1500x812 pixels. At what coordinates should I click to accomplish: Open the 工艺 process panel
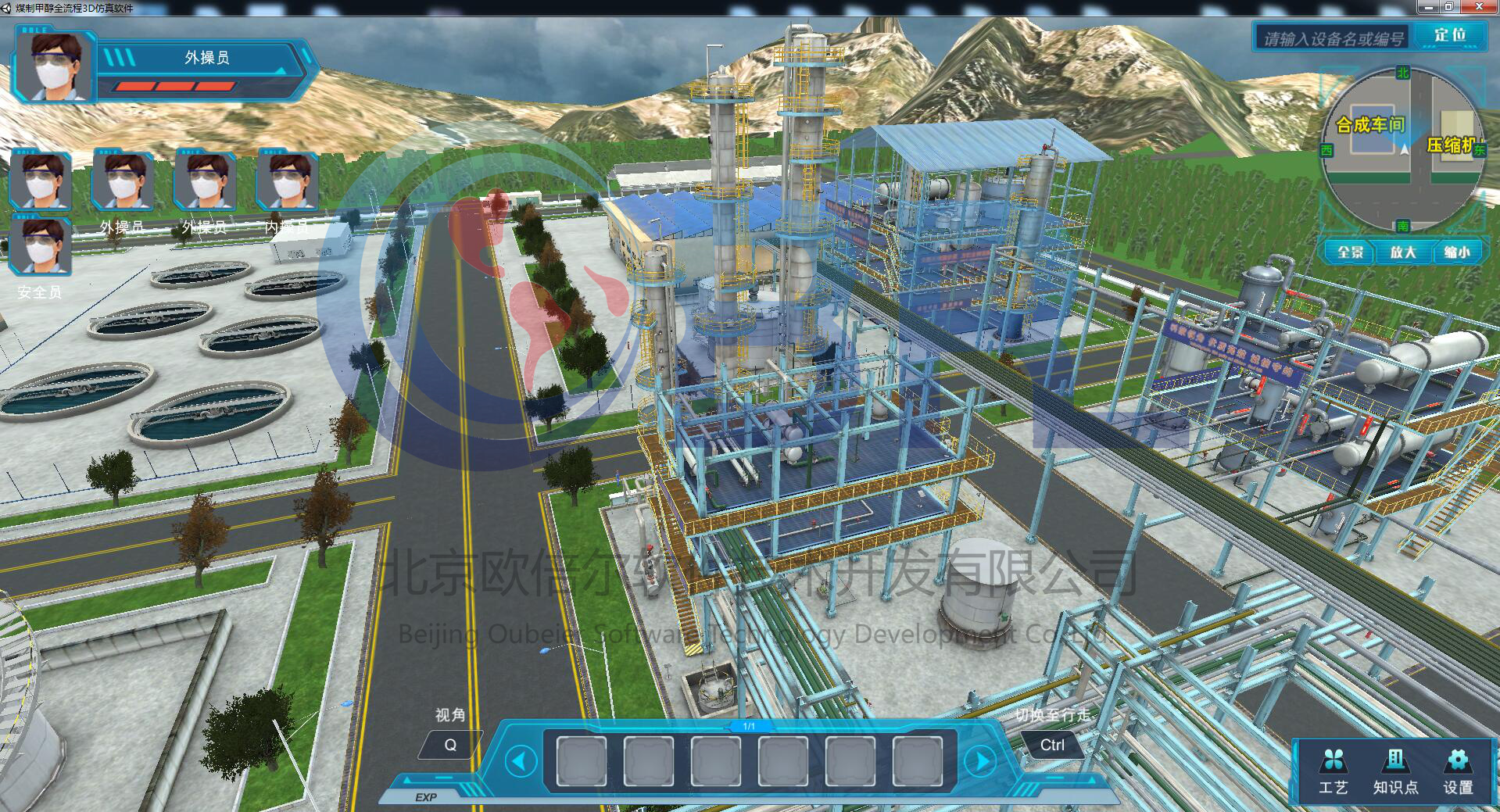pyautogui.click(x=1334, y=771)
